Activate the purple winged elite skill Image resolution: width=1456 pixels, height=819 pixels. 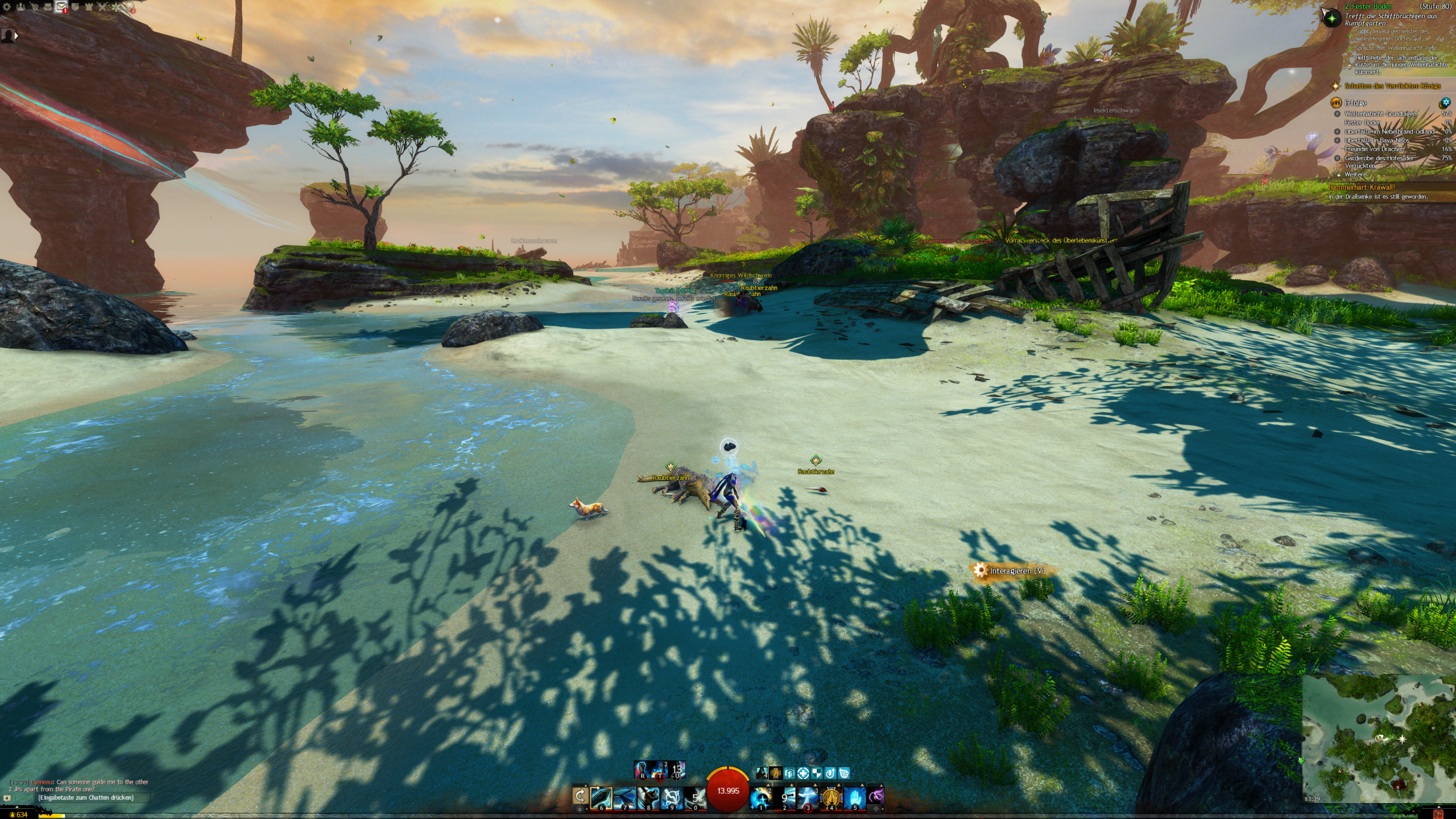point(876,797)
